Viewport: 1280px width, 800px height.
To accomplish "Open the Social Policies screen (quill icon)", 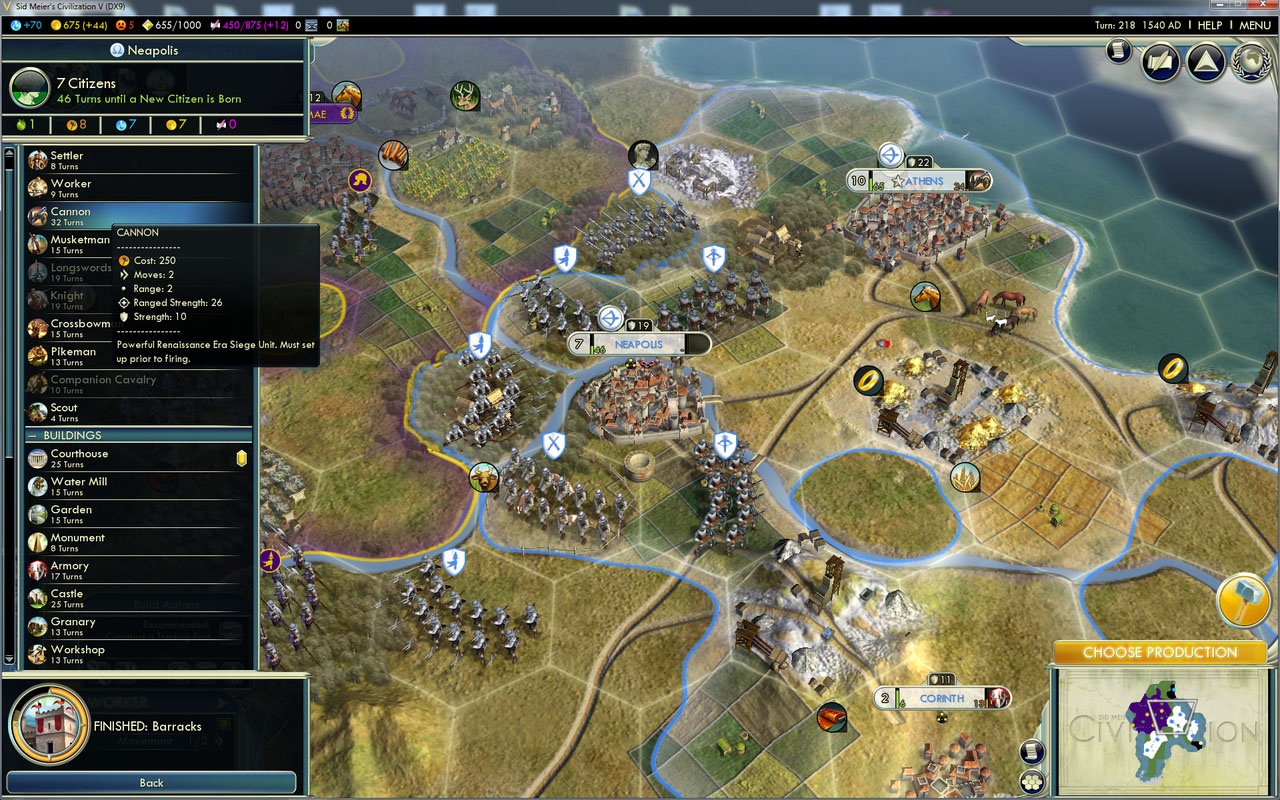I will point(1159,62).
